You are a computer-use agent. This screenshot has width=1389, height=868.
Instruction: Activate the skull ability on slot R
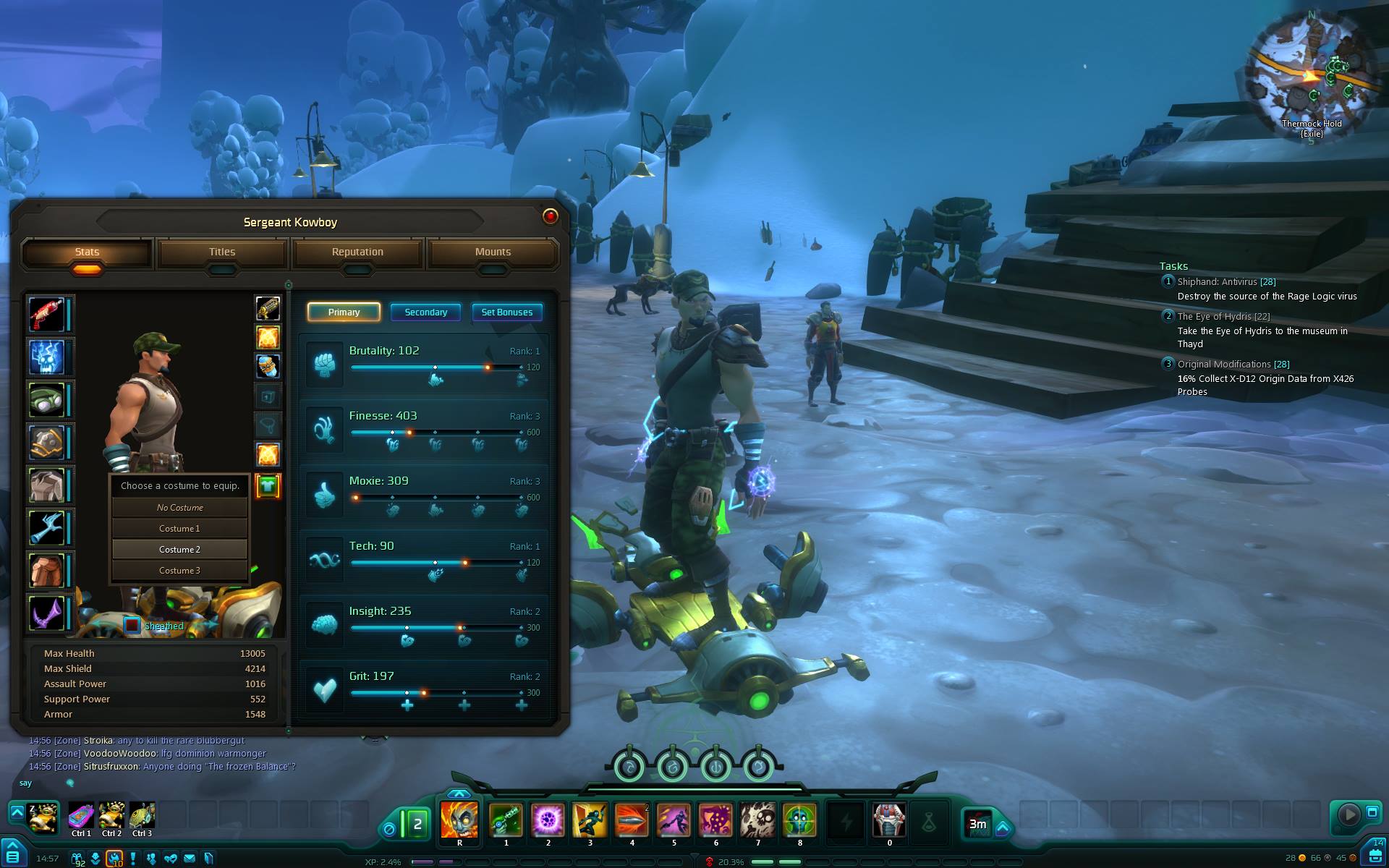(x=459, y=820)
